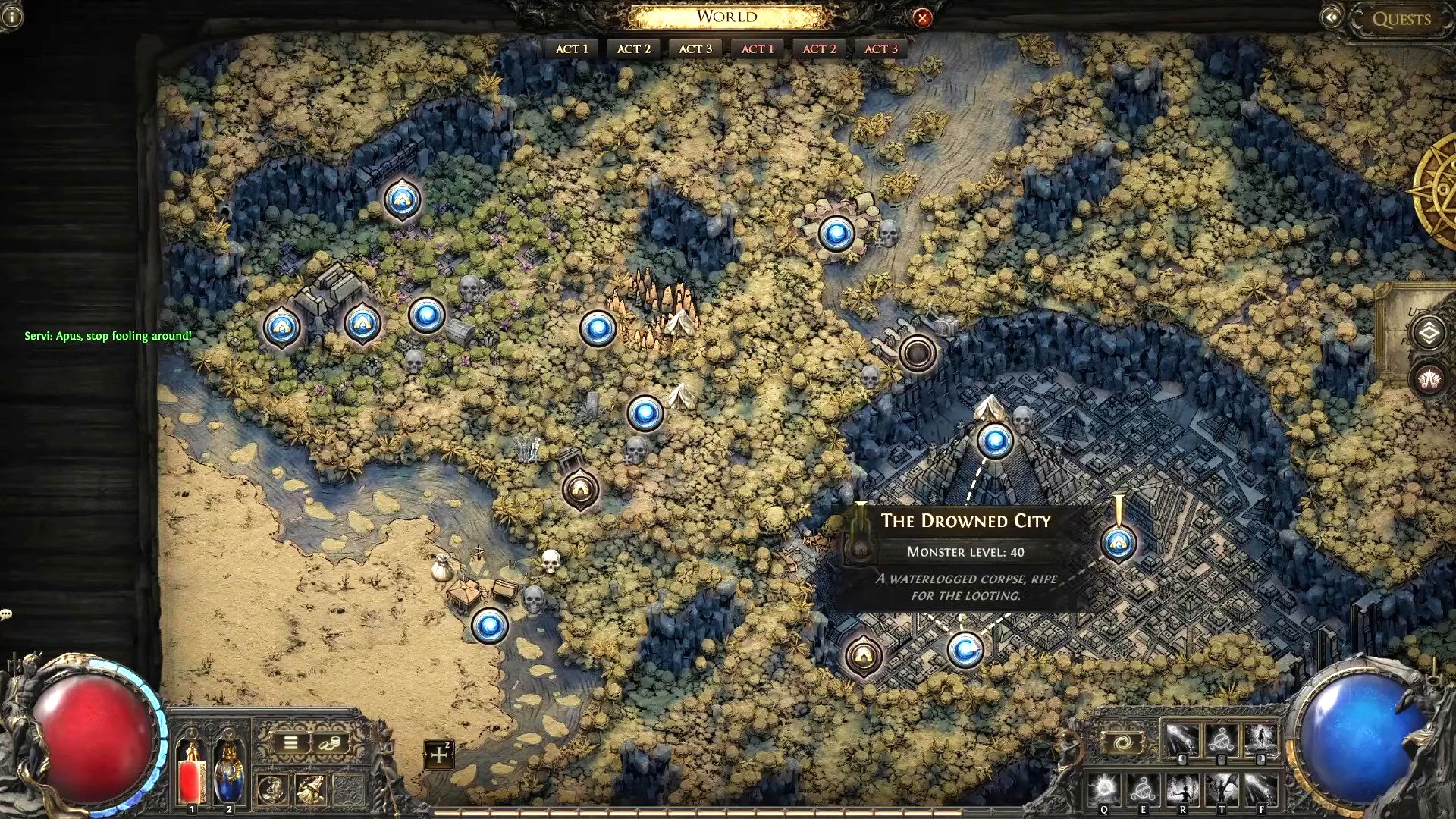Viewport: 1456px width, 819px height.
Task: Click the golden helmet icon in the bottom bar
Action: [x=309, y=791]
